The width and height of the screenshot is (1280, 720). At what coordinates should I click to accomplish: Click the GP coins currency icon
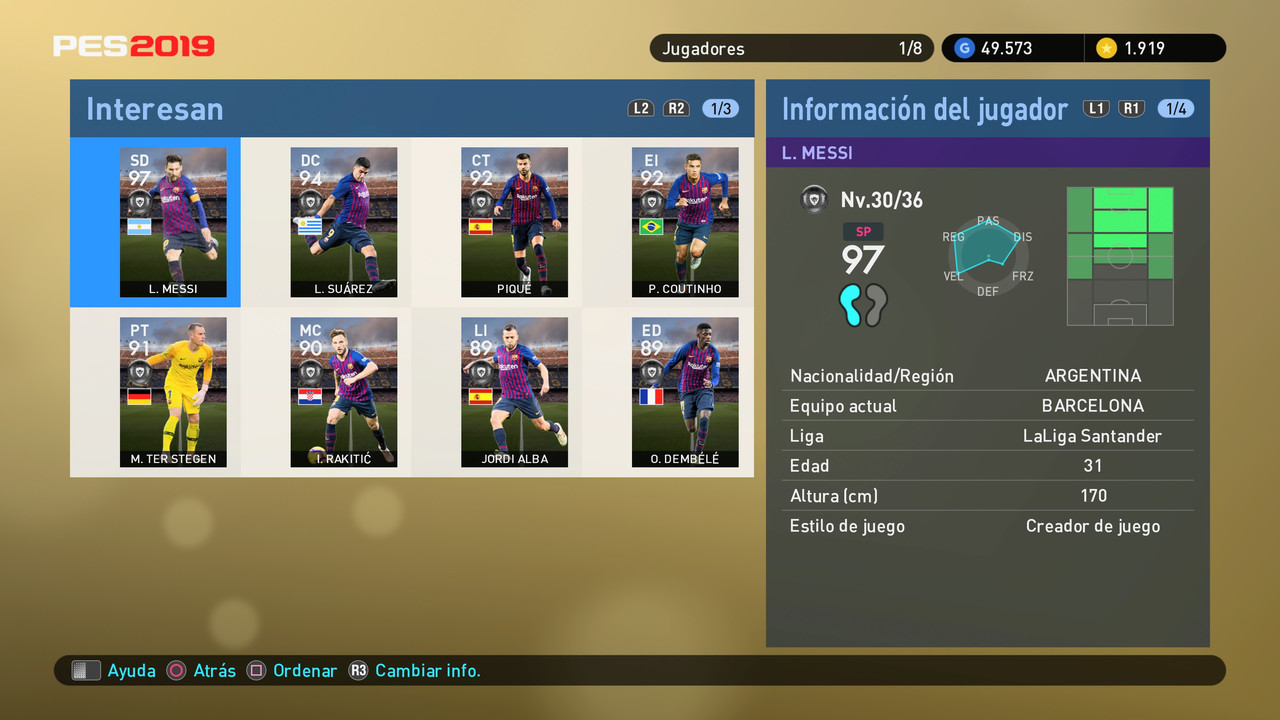click(x=963, y=47)
